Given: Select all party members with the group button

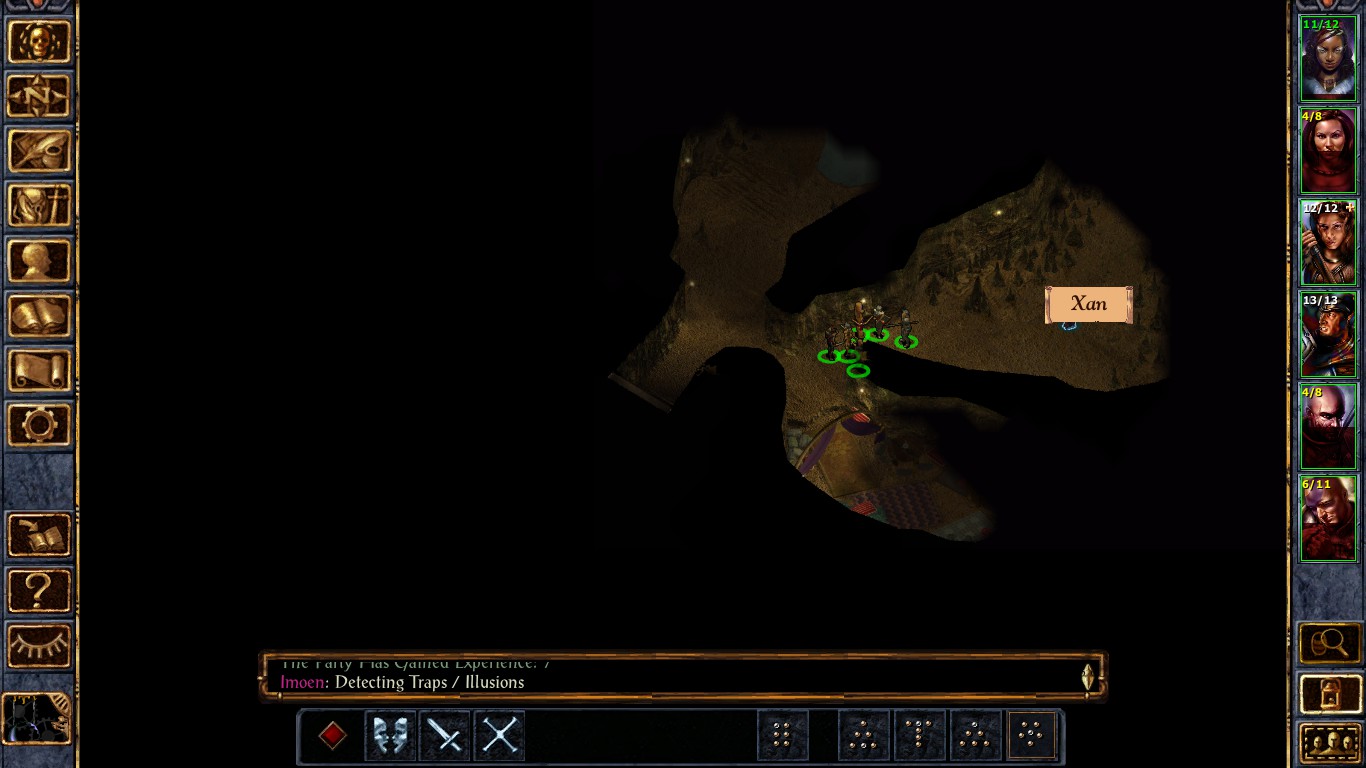Looking at the screenshot, I should [1329, 743].
